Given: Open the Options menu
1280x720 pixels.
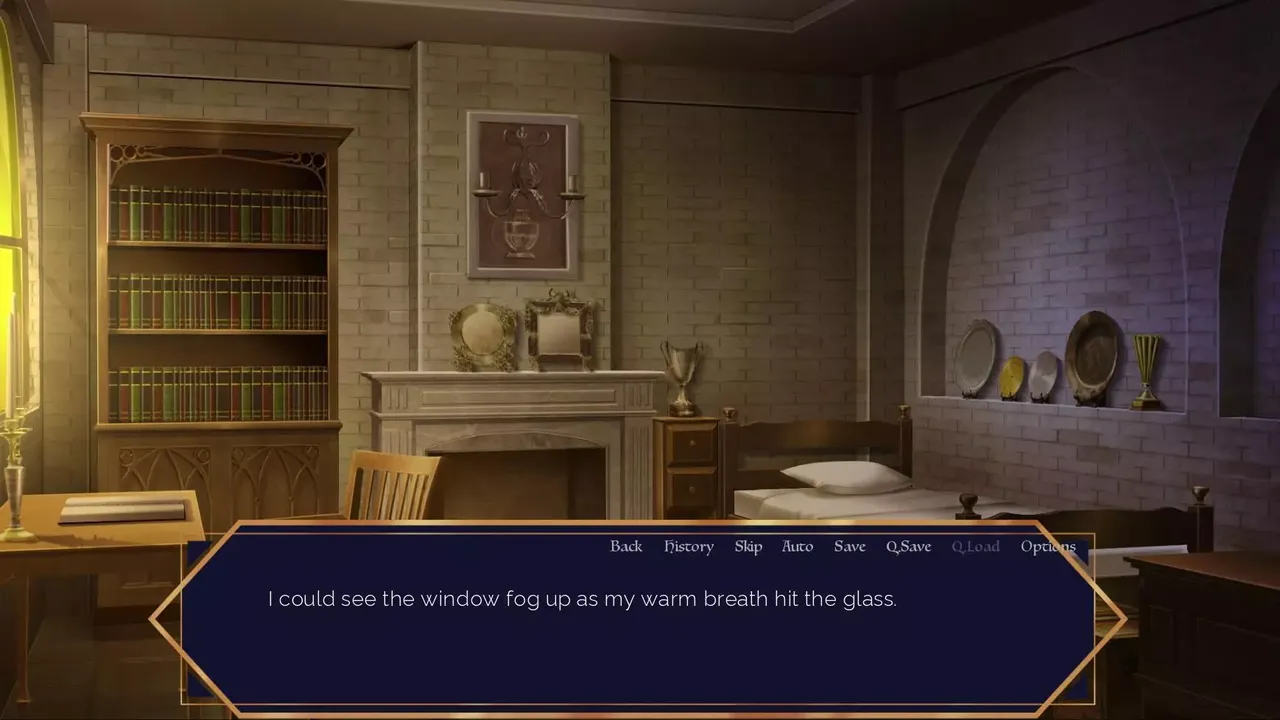Looking at the screenshot, I should (1047, 546).
